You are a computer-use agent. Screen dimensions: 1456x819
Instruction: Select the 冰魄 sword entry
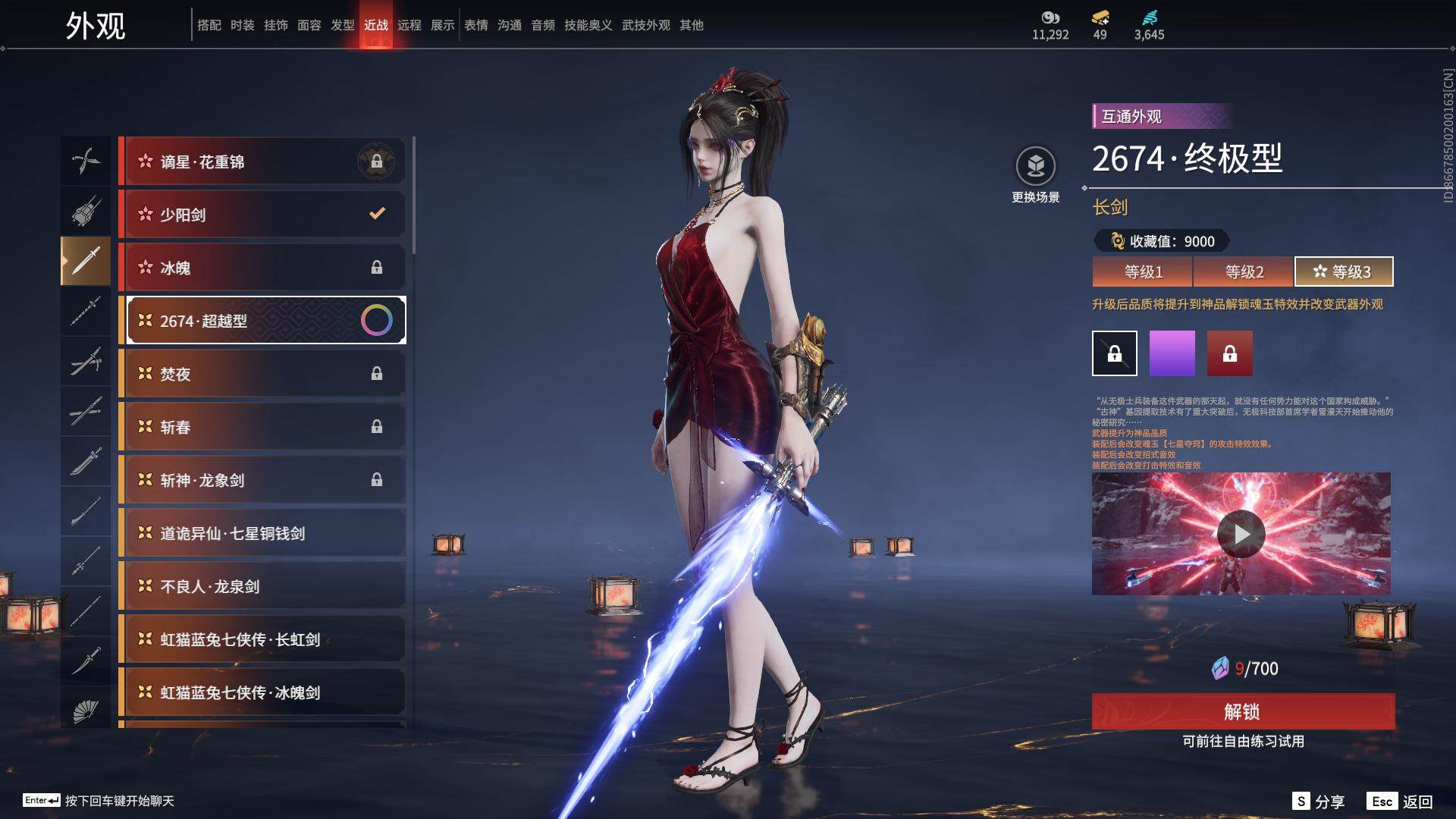(x=262, y=268)
